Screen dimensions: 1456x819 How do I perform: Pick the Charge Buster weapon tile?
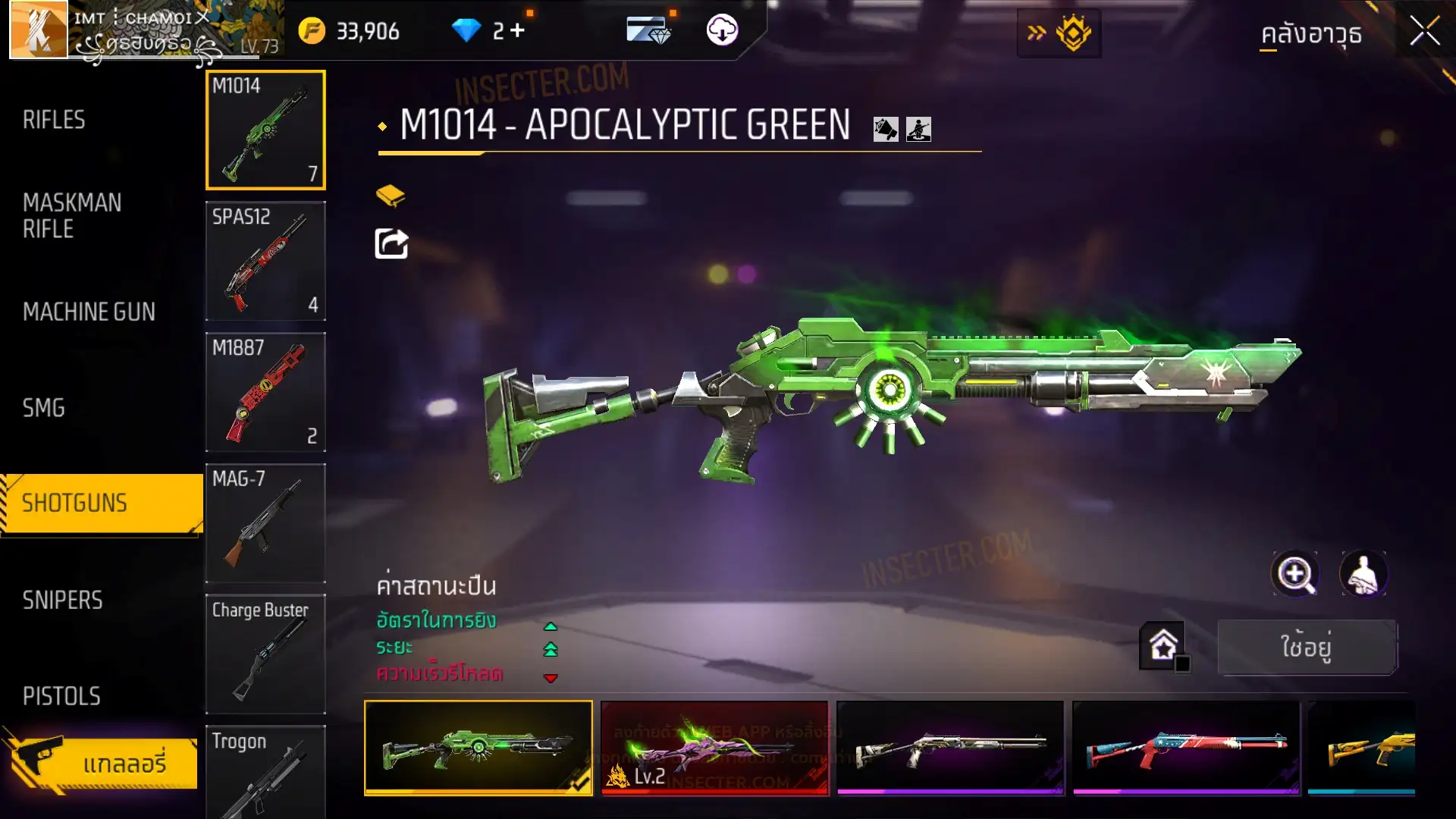click(265, 654)
